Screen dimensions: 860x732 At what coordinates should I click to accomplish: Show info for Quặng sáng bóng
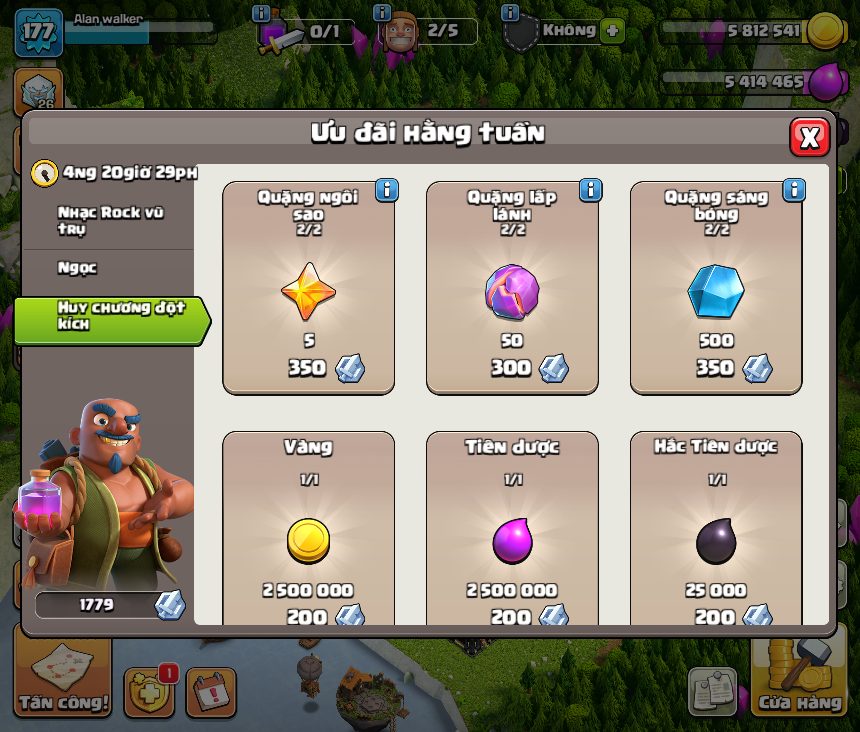(x=794, y=190)
